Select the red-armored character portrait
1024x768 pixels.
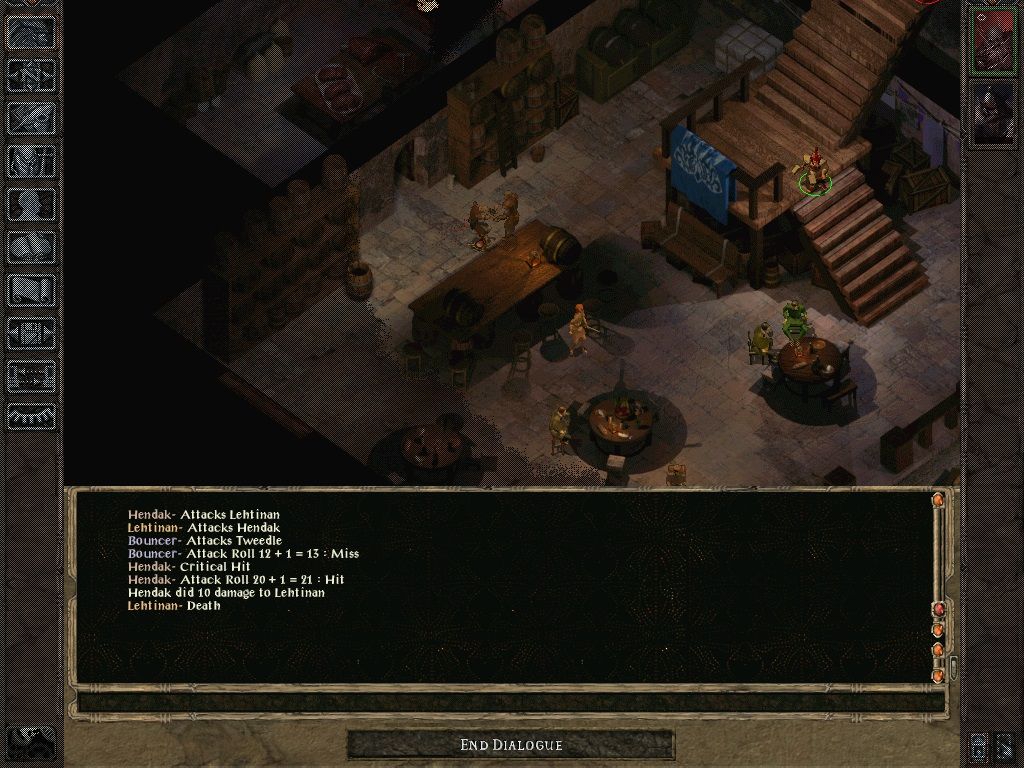[x=992, y=41]
